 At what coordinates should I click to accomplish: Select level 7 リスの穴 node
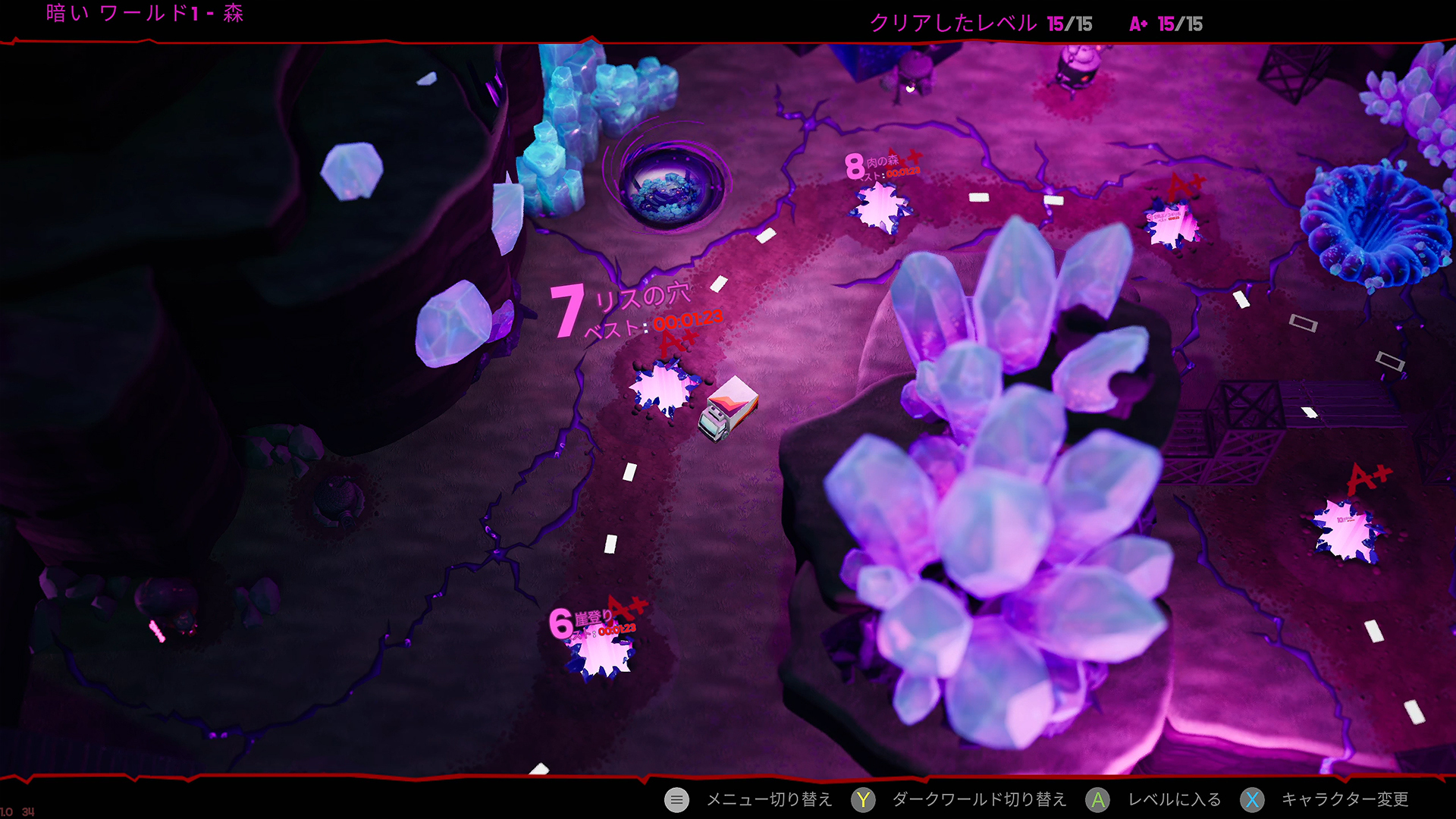(664, 388)
